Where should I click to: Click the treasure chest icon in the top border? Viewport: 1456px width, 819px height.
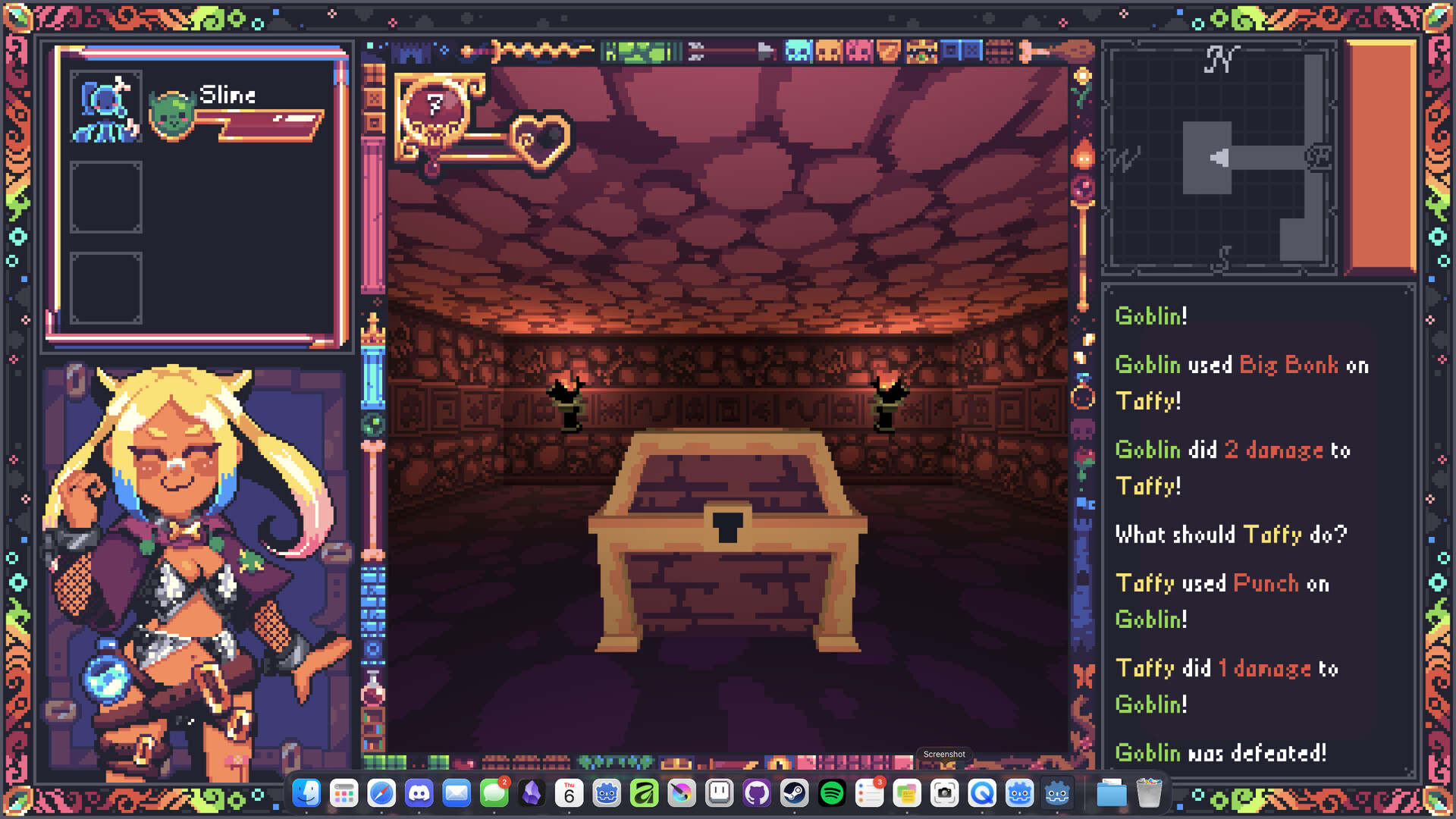924,52
